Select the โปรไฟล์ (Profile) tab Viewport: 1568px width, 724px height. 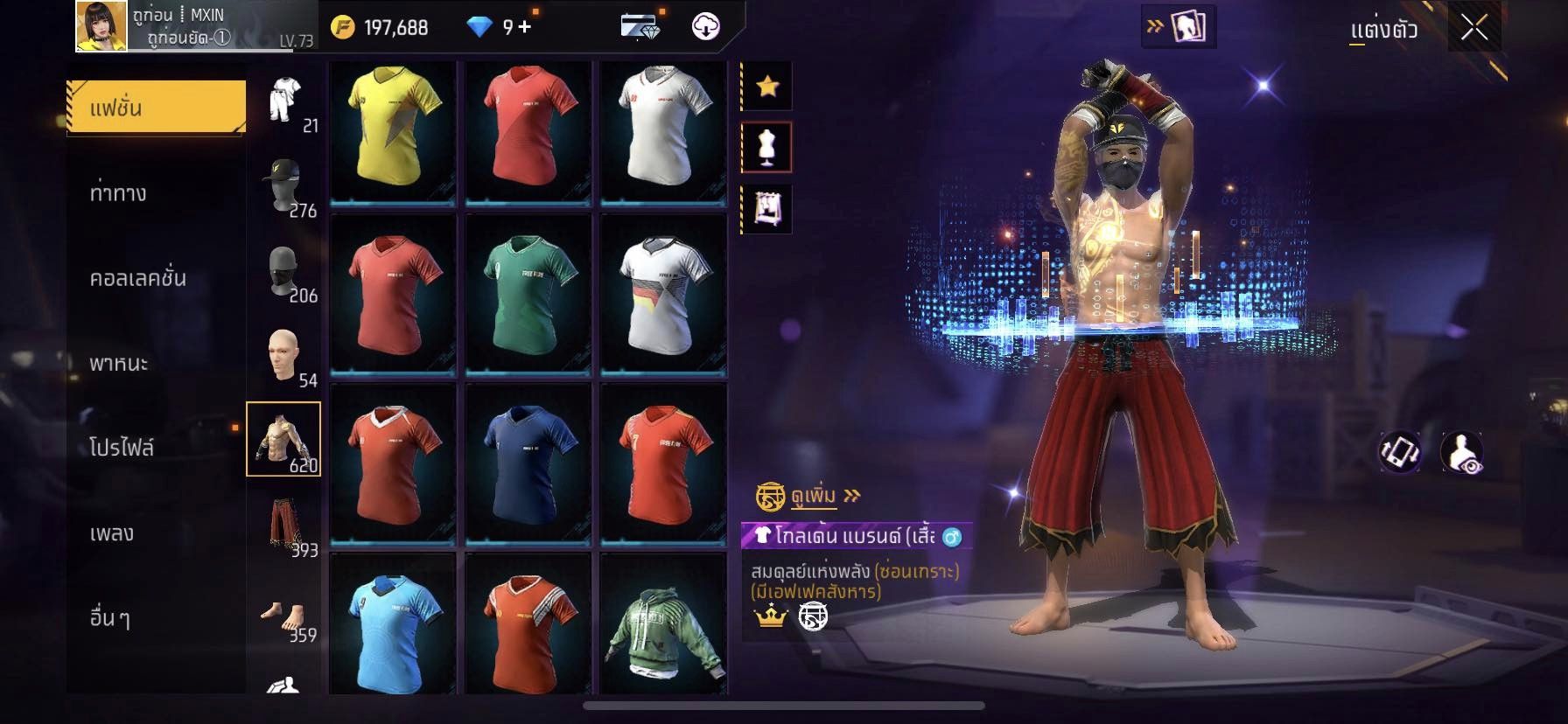coord(122,448)
